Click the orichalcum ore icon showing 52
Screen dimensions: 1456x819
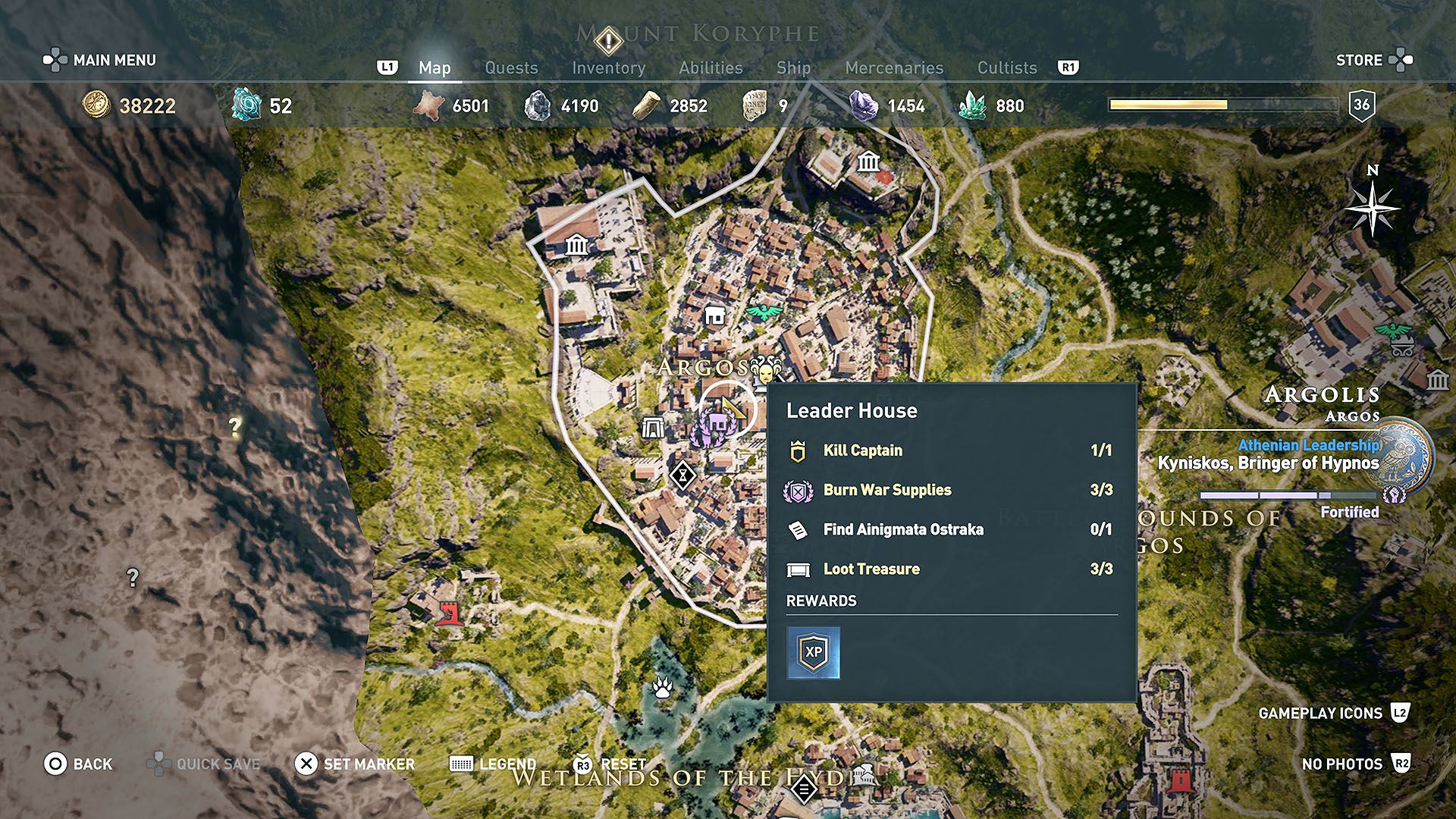coord(245,106)
